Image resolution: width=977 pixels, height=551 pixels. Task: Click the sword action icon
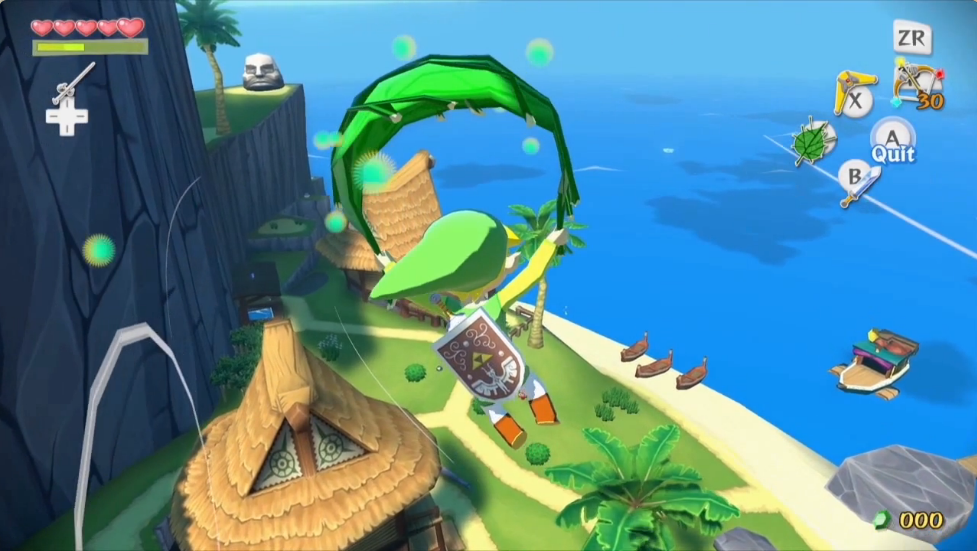pos(858,183)
